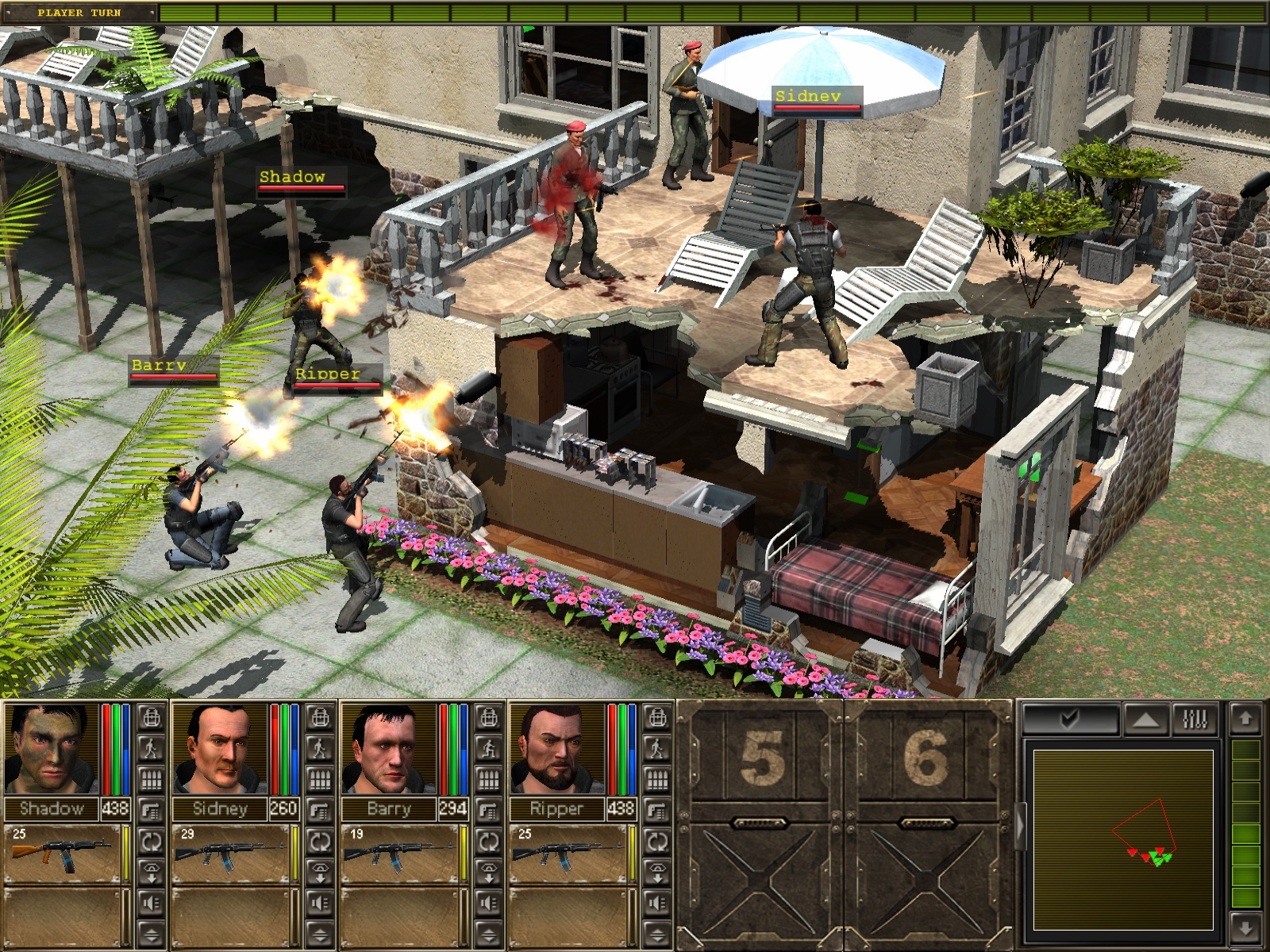
Task: Select Barry's rifle with 19 rounds
Action: (399, 854)
